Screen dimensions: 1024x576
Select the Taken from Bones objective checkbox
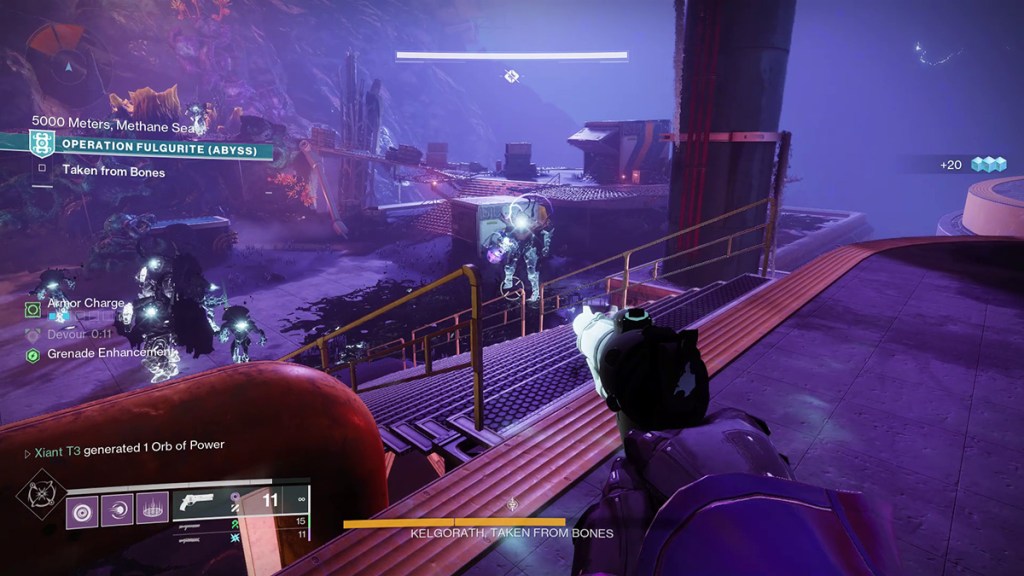click(42, 171)
